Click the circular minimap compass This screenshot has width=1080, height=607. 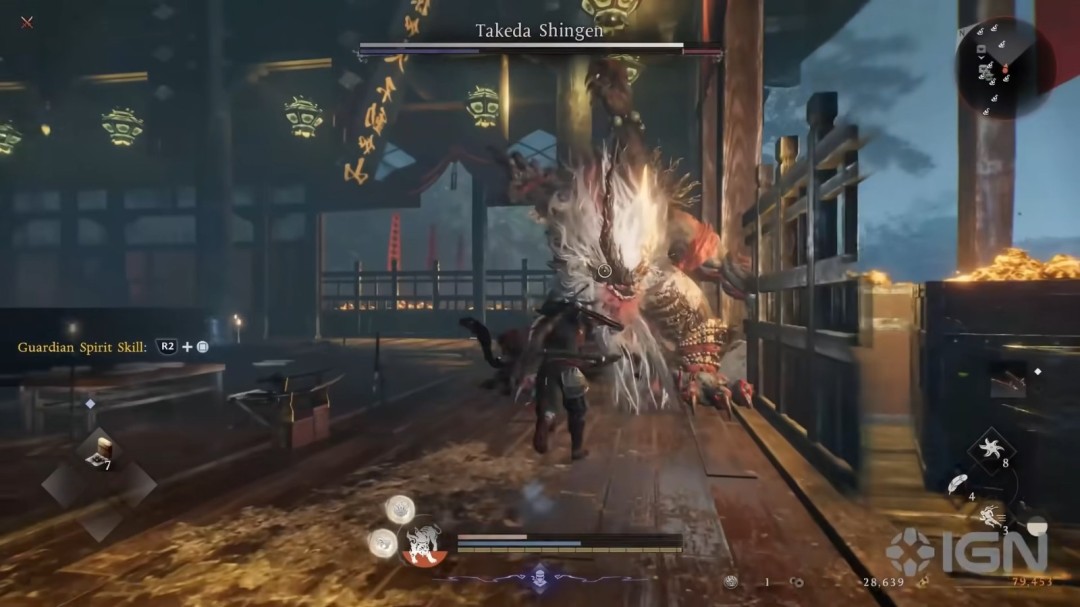tap(1003, 68)
